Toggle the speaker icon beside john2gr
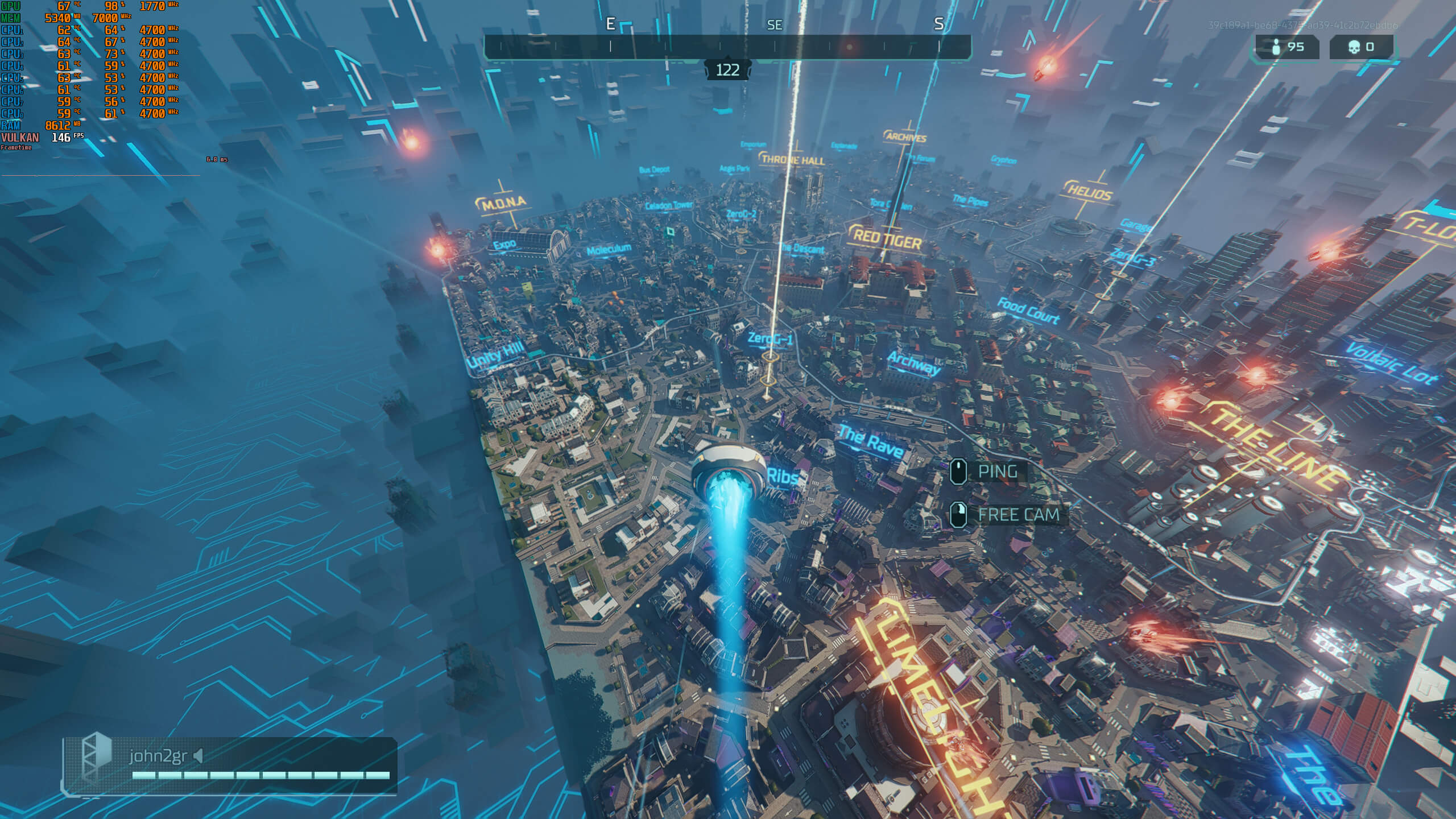1456x819 pixels. [198, 756]
